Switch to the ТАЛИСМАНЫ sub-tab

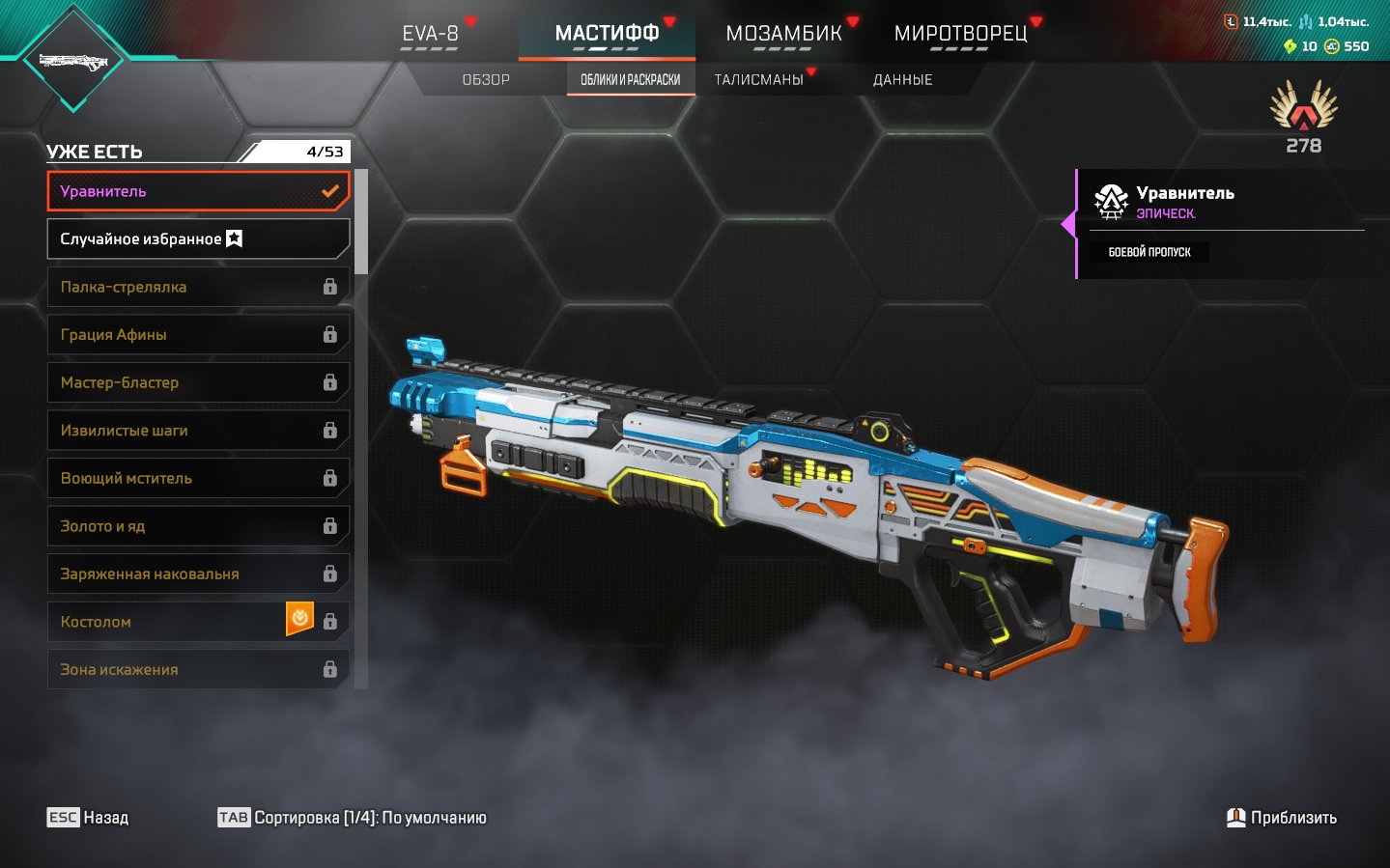(759, 80)
